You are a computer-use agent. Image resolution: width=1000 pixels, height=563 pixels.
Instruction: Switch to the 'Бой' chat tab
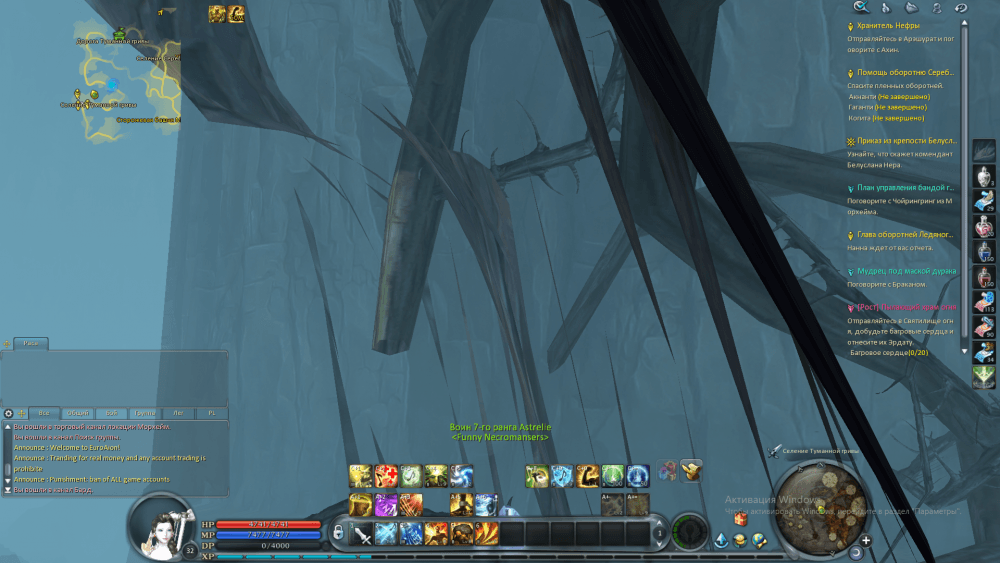point(111,413)
